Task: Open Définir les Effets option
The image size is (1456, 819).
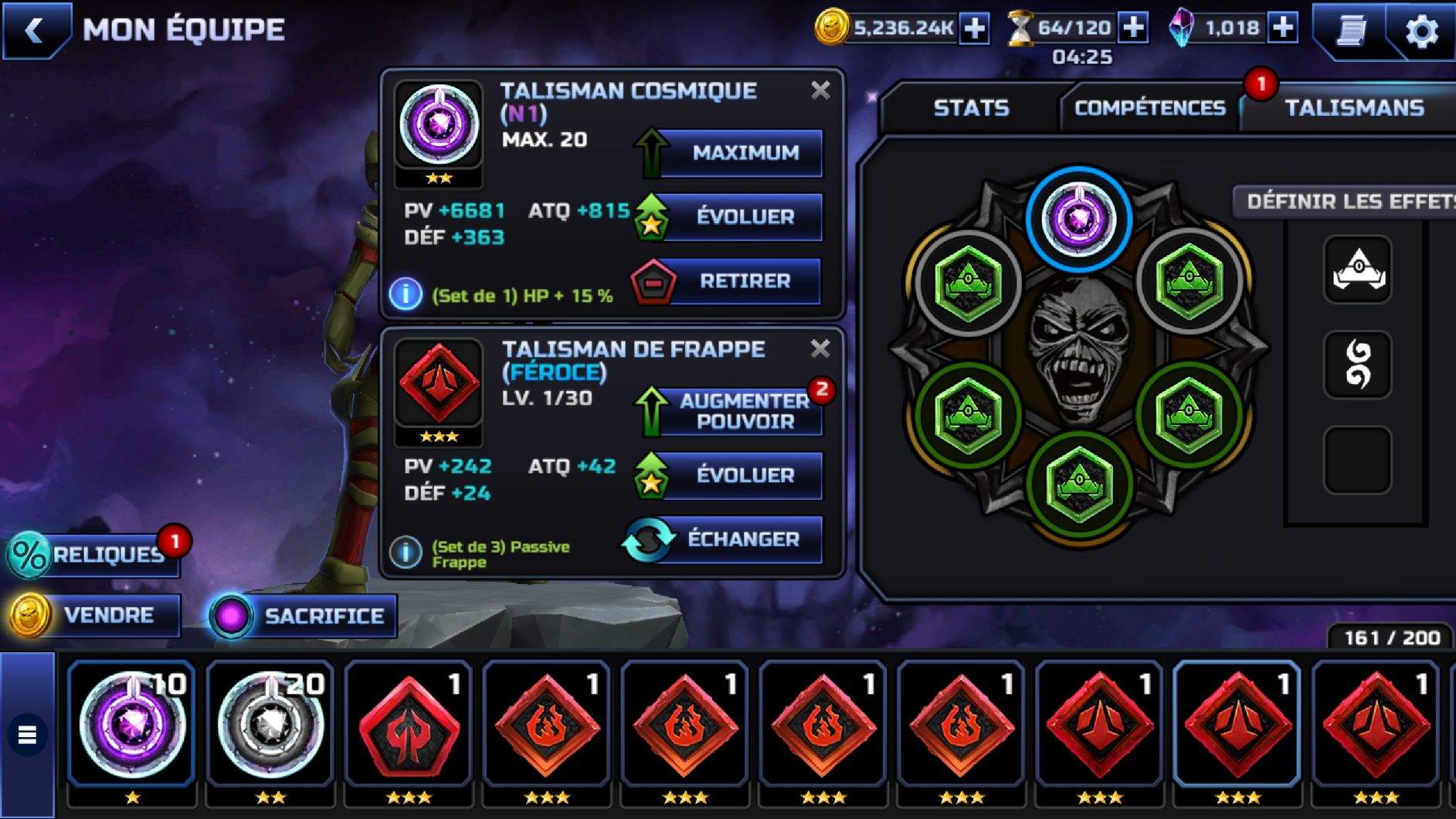Action: coord(1348,202)
